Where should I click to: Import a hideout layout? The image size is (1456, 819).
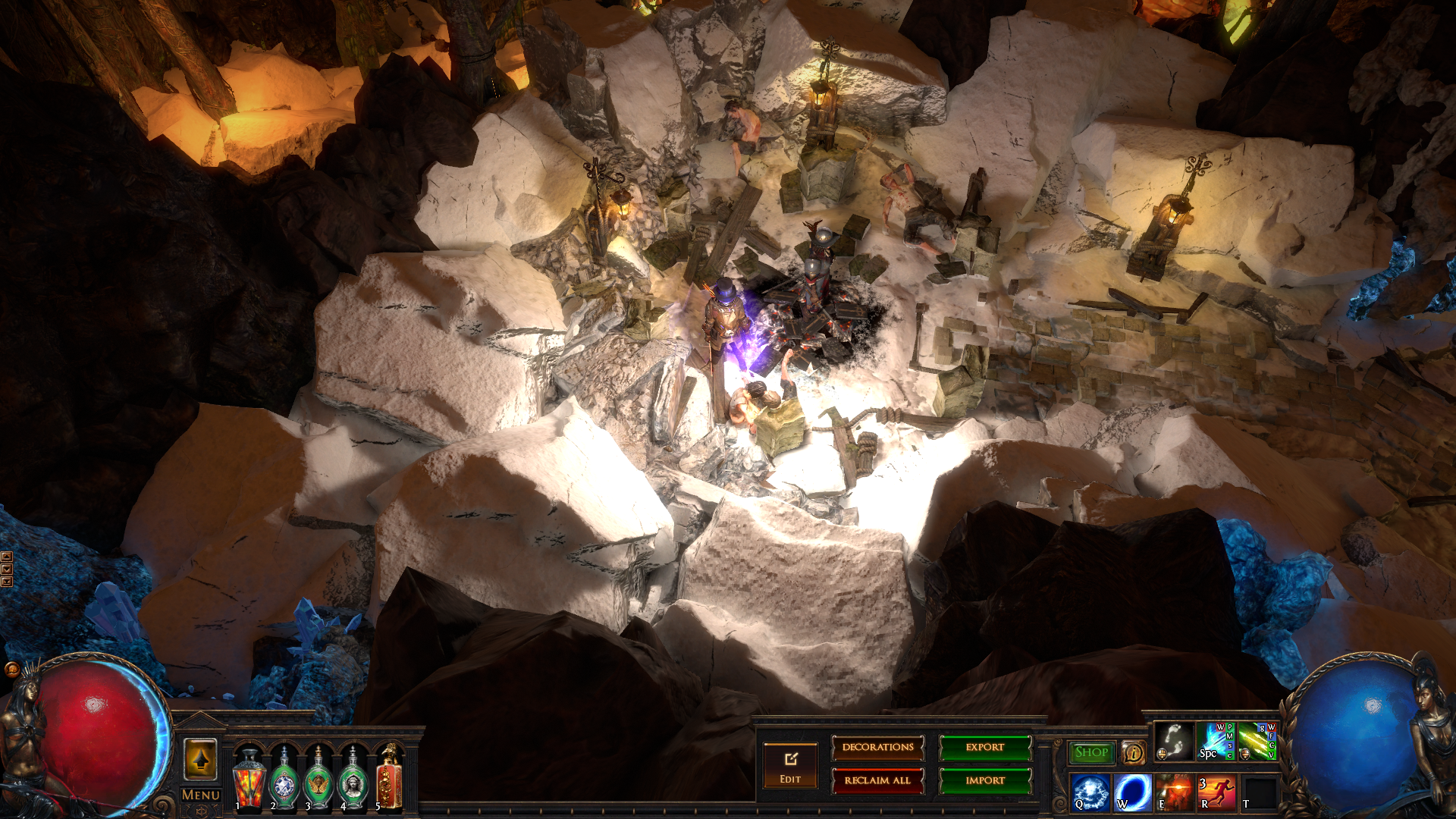tap(985, 780)
